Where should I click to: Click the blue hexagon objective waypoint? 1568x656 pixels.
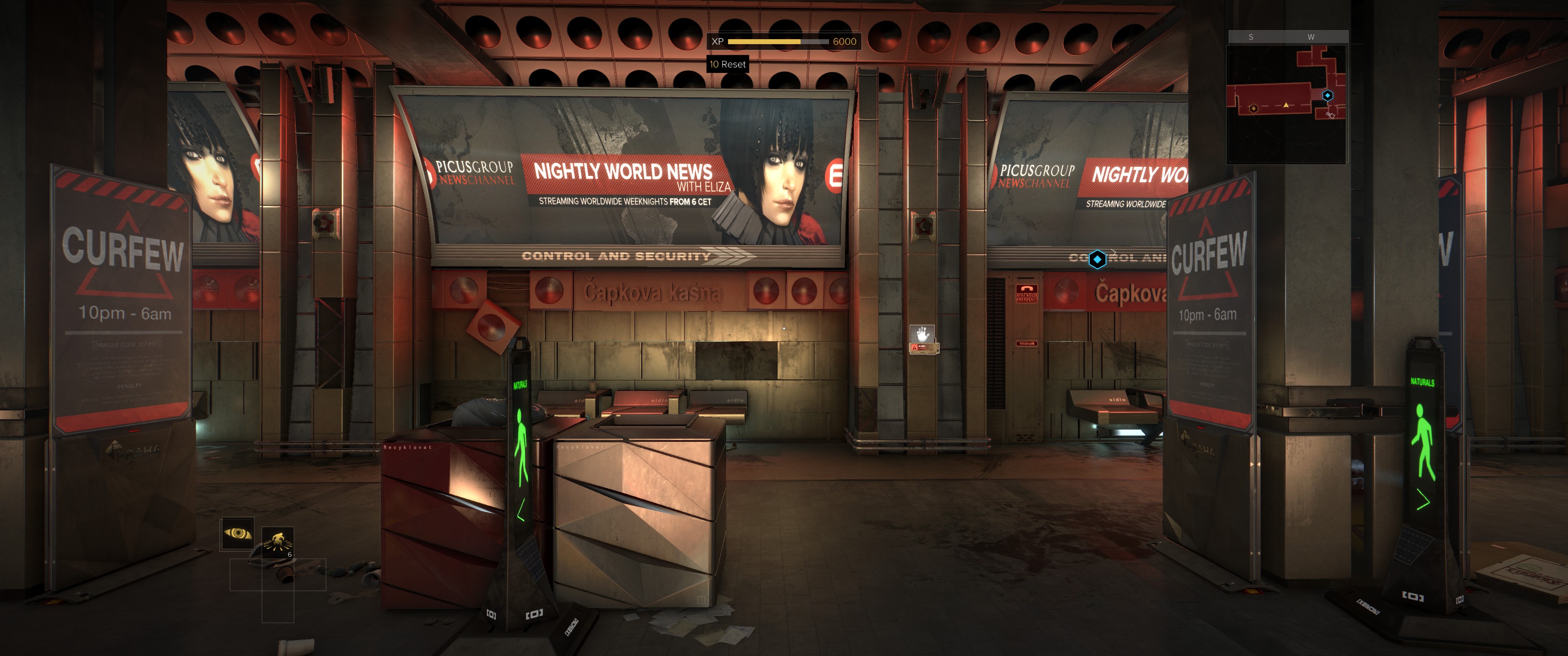pyautogui.click(x=1097, y=259)
